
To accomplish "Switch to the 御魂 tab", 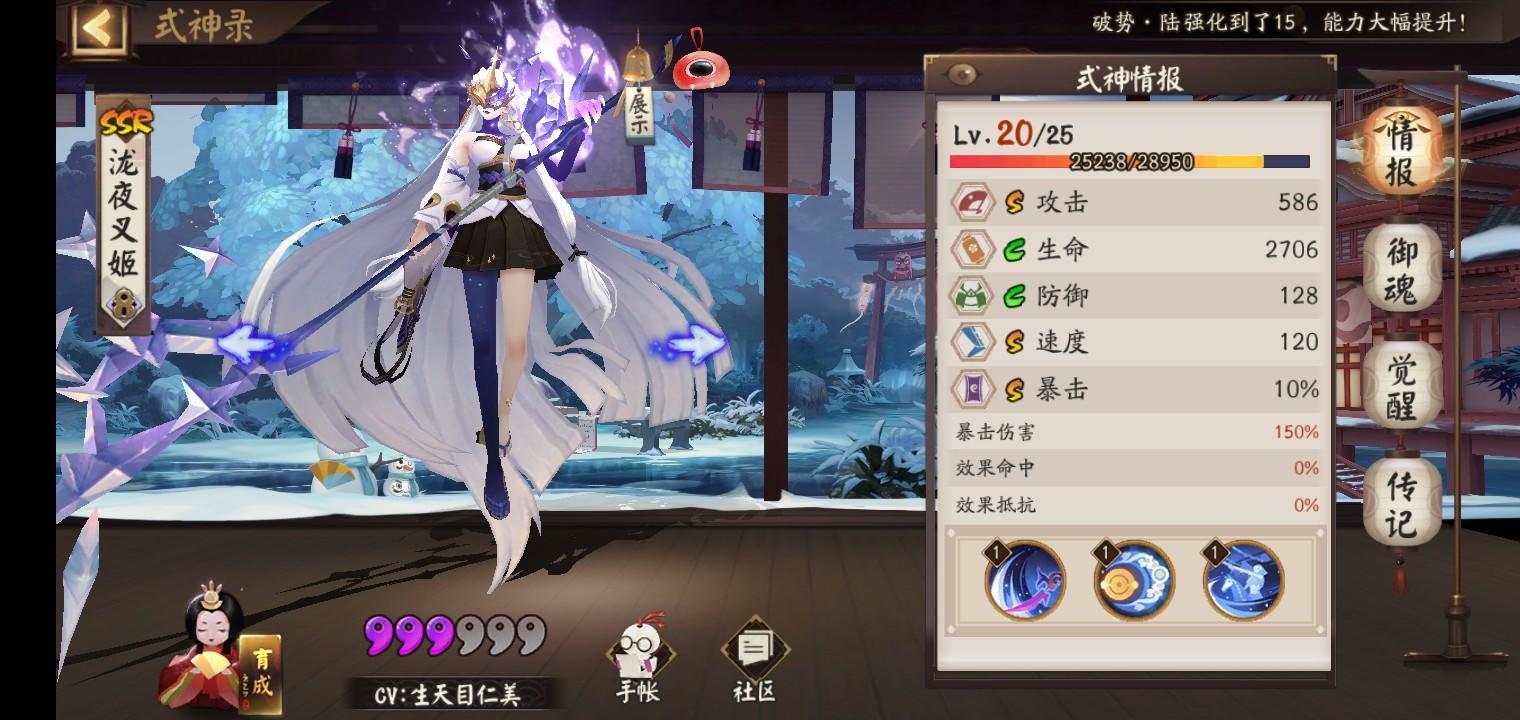I will click(1399, 267).
